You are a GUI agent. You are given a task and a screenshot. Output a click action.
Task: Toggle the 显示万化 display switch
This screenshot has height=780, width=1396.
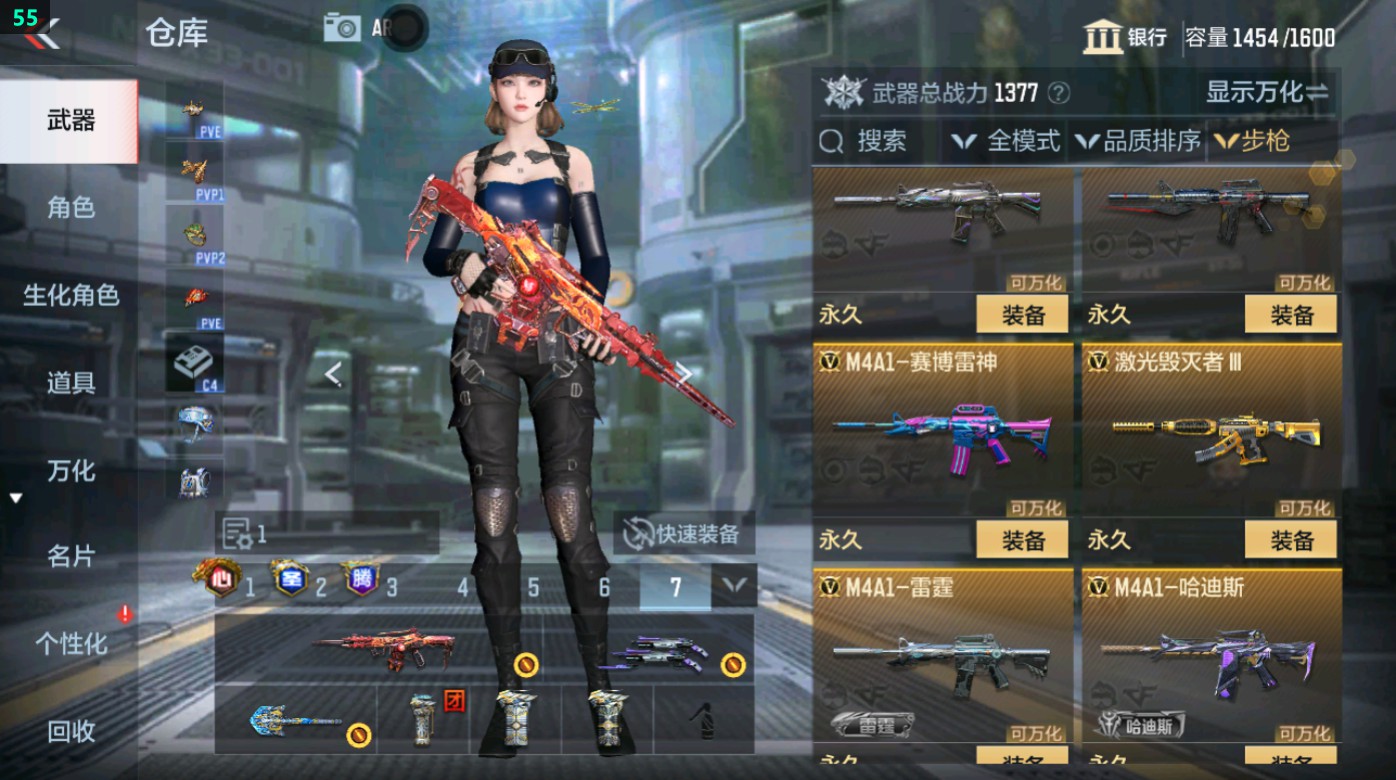tap(1277, 89)
